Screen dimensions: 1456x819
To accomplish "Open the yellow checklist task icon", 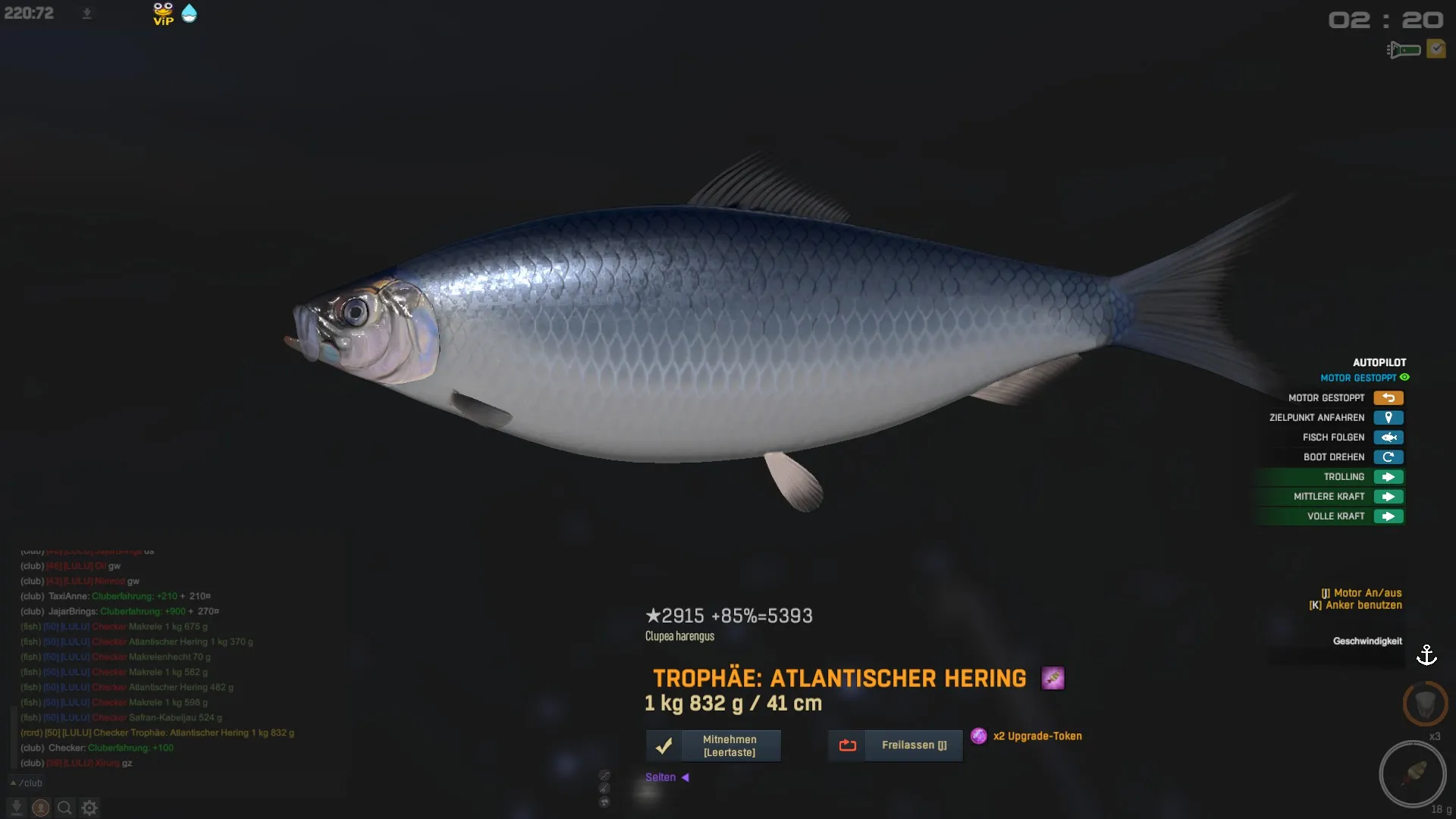I will pos(1436,49).
